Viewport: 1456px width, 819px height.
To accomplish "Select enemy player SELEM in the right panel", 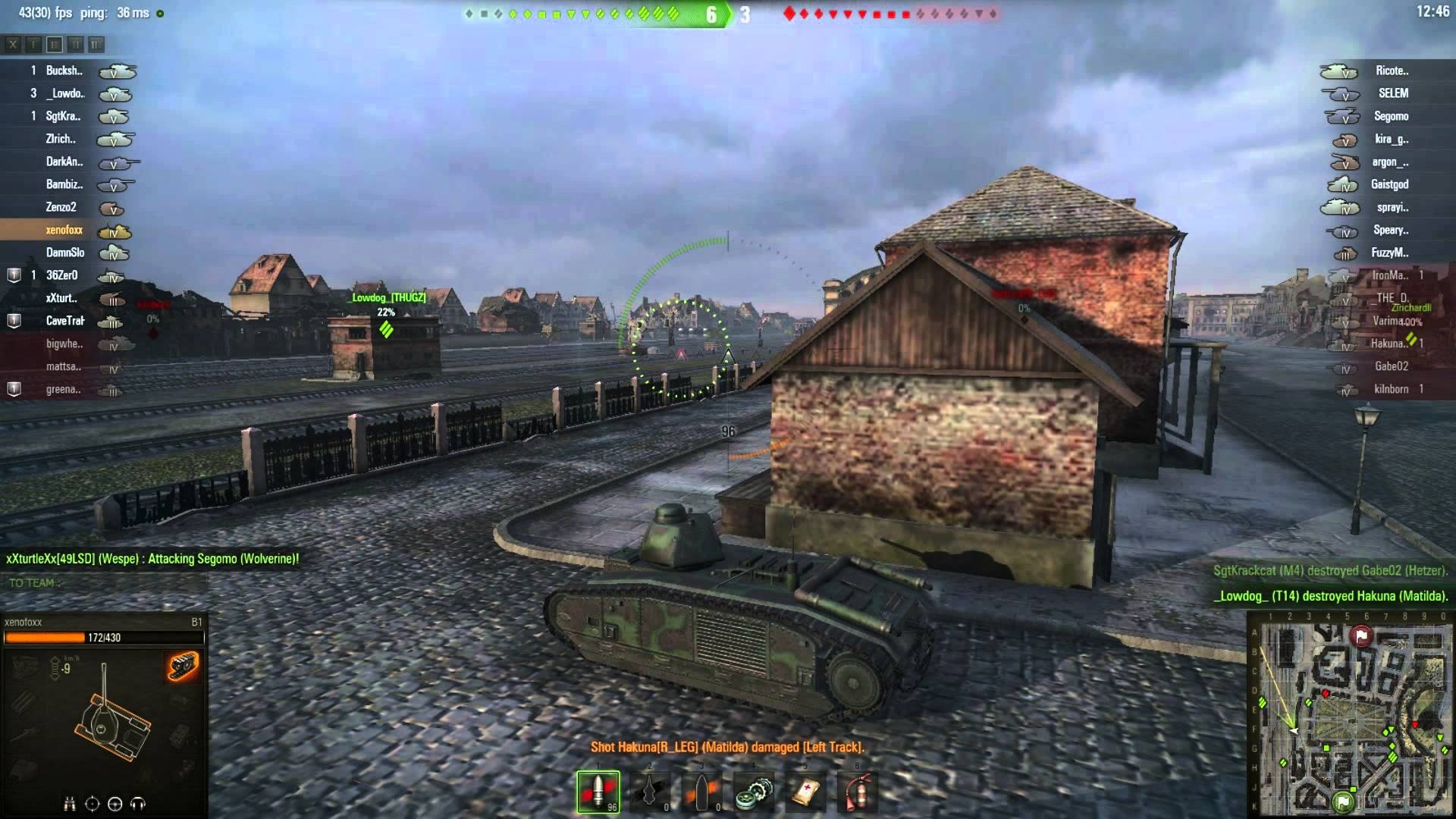I will click(x=1394, y=93).
